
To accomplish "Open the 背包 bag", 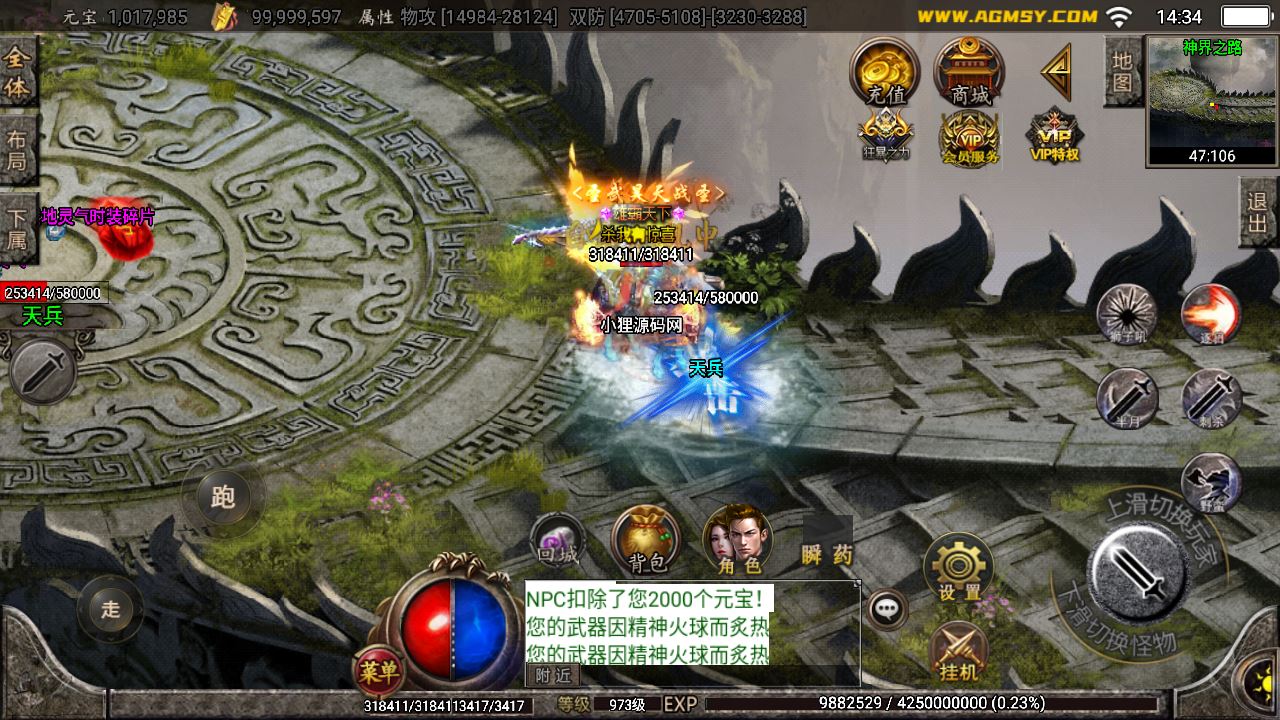I will [x=647, y=540].
